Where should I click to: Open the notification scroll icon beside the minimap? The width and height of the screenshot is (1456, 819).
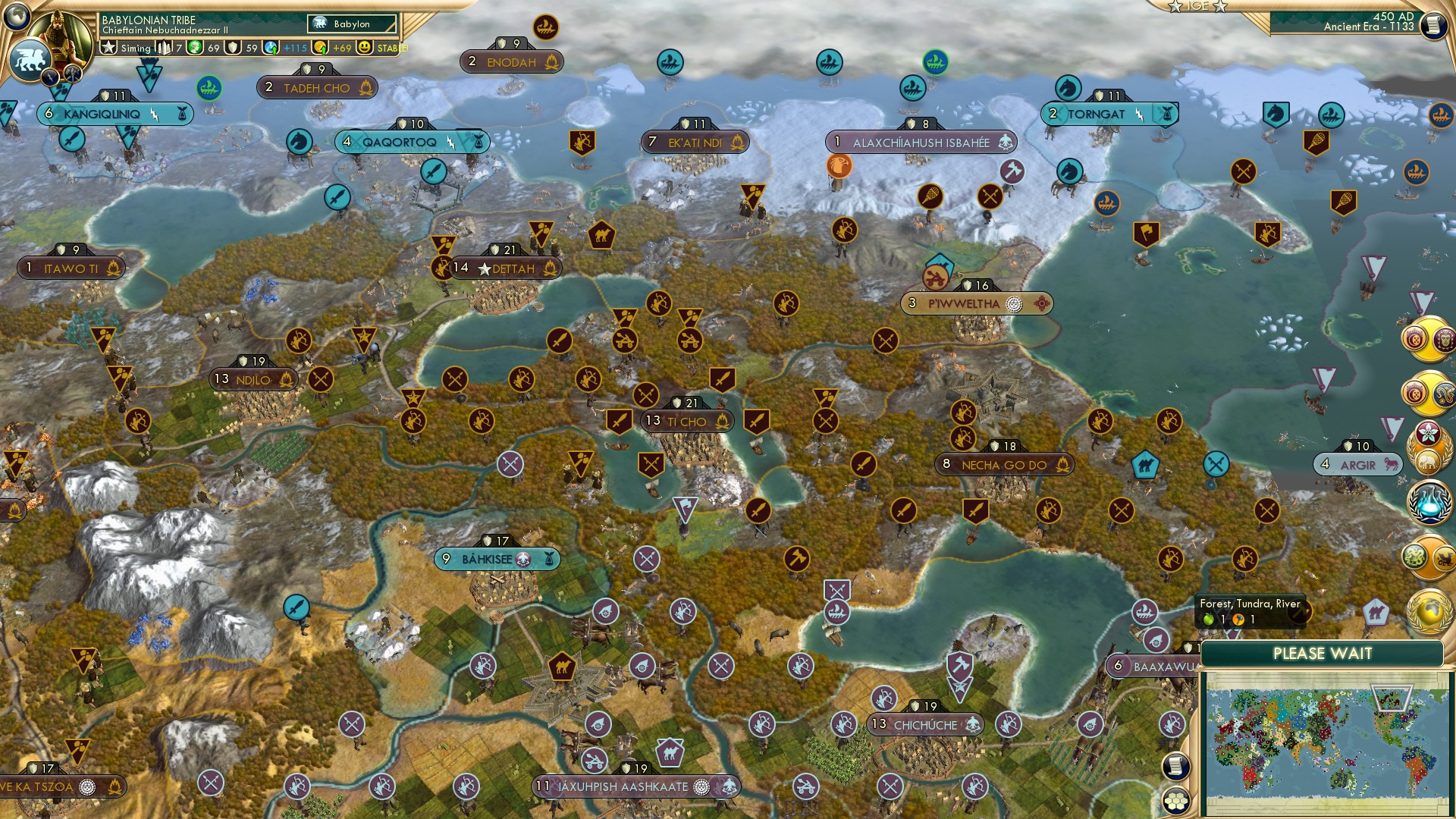click(1175, 767)
